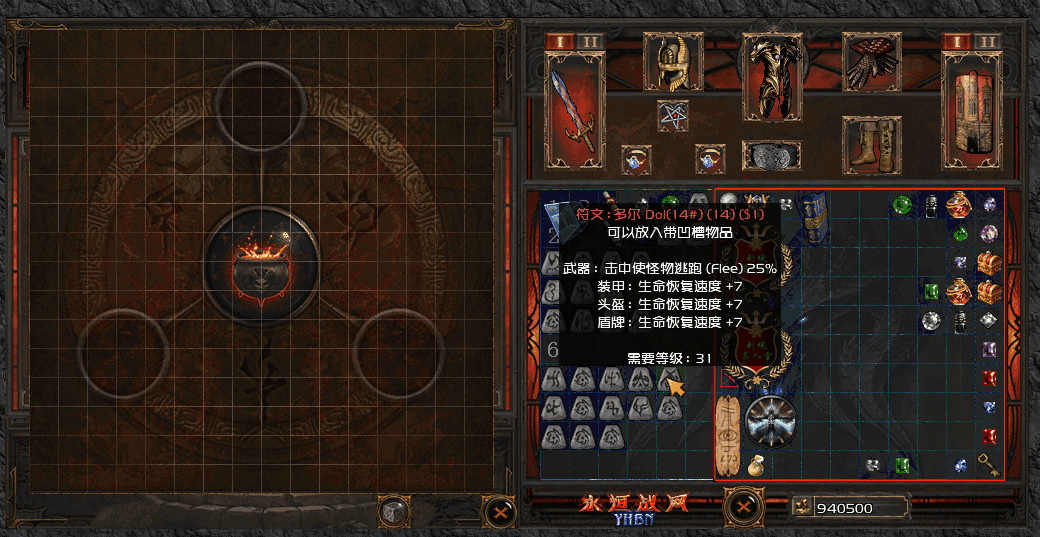This screenshot has height=537, width=1040.
Task: Select the round winged emblem charm
Action: tap(771, 419)
